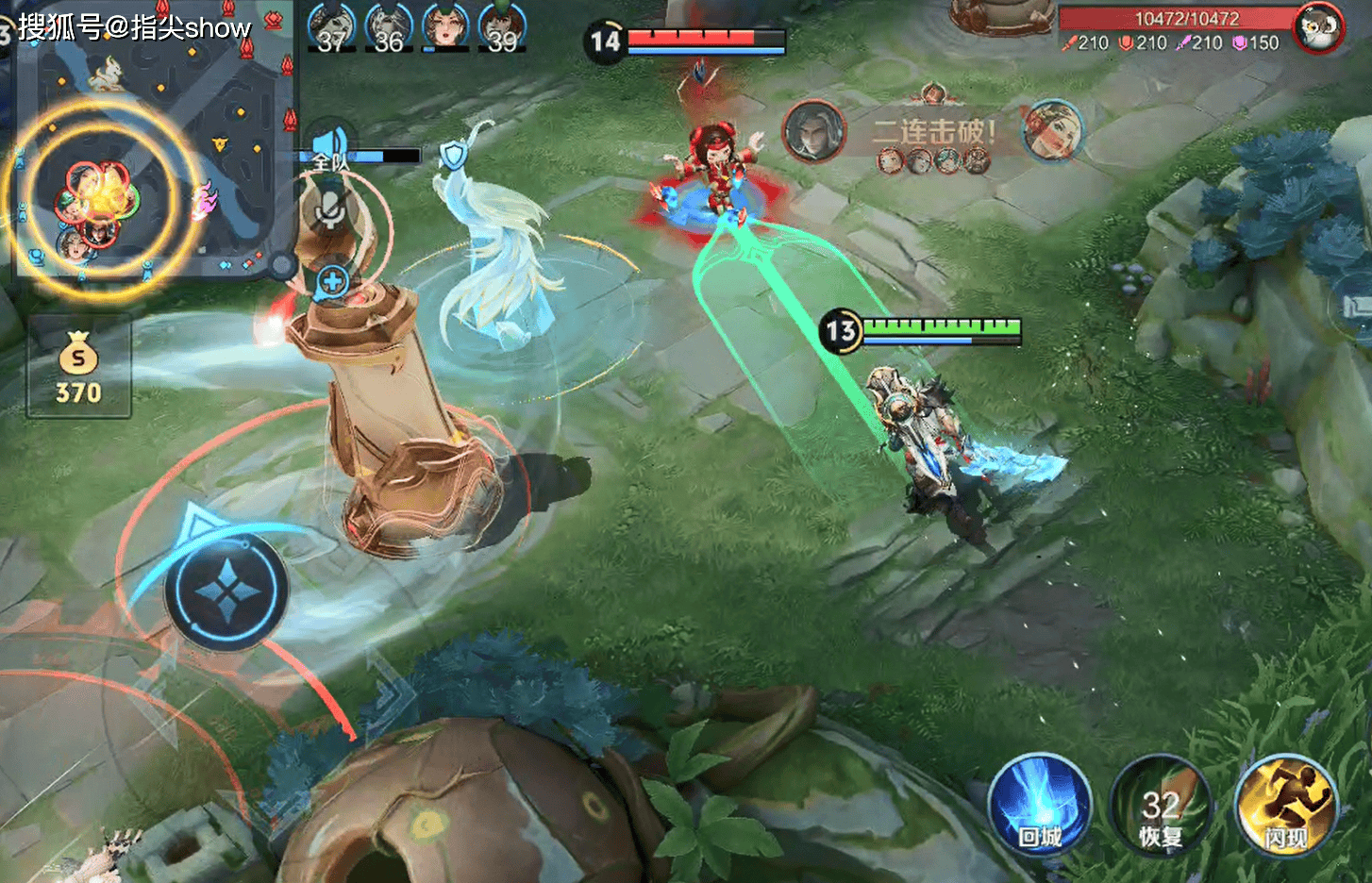Cast the 闪现 flash spell
Screen dimensions: 1372x883
click(1286, 807)
